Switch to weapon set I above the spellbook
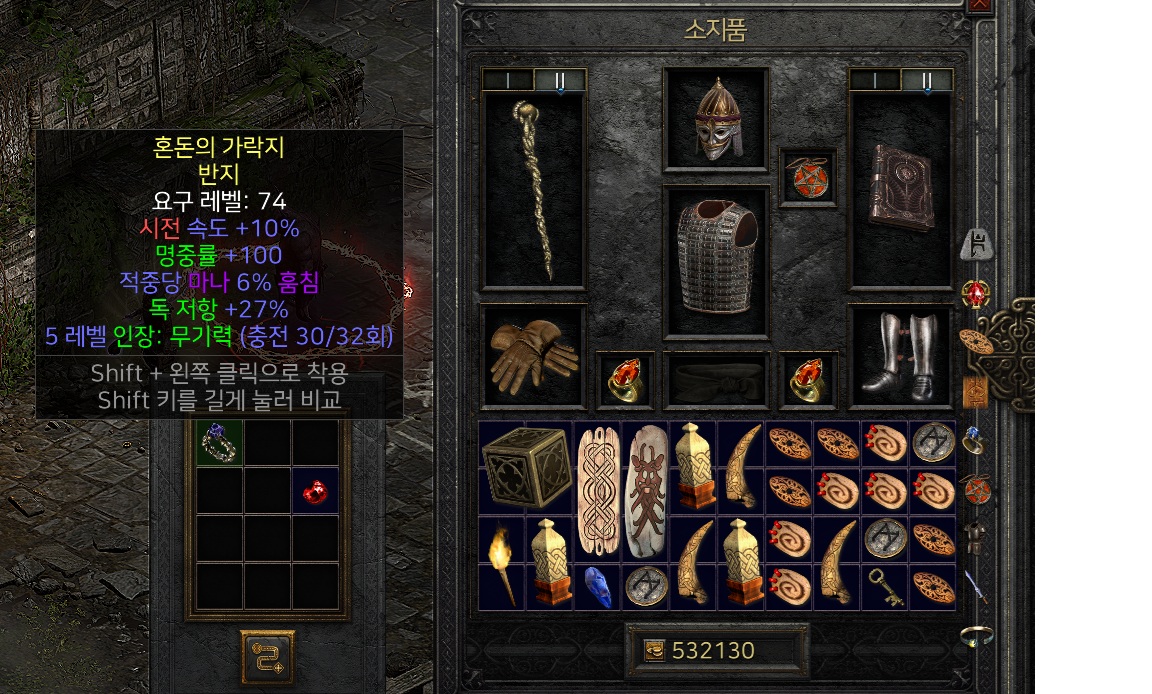The height and width of the screenshot is (694, 1152). [x=875, y=80]
